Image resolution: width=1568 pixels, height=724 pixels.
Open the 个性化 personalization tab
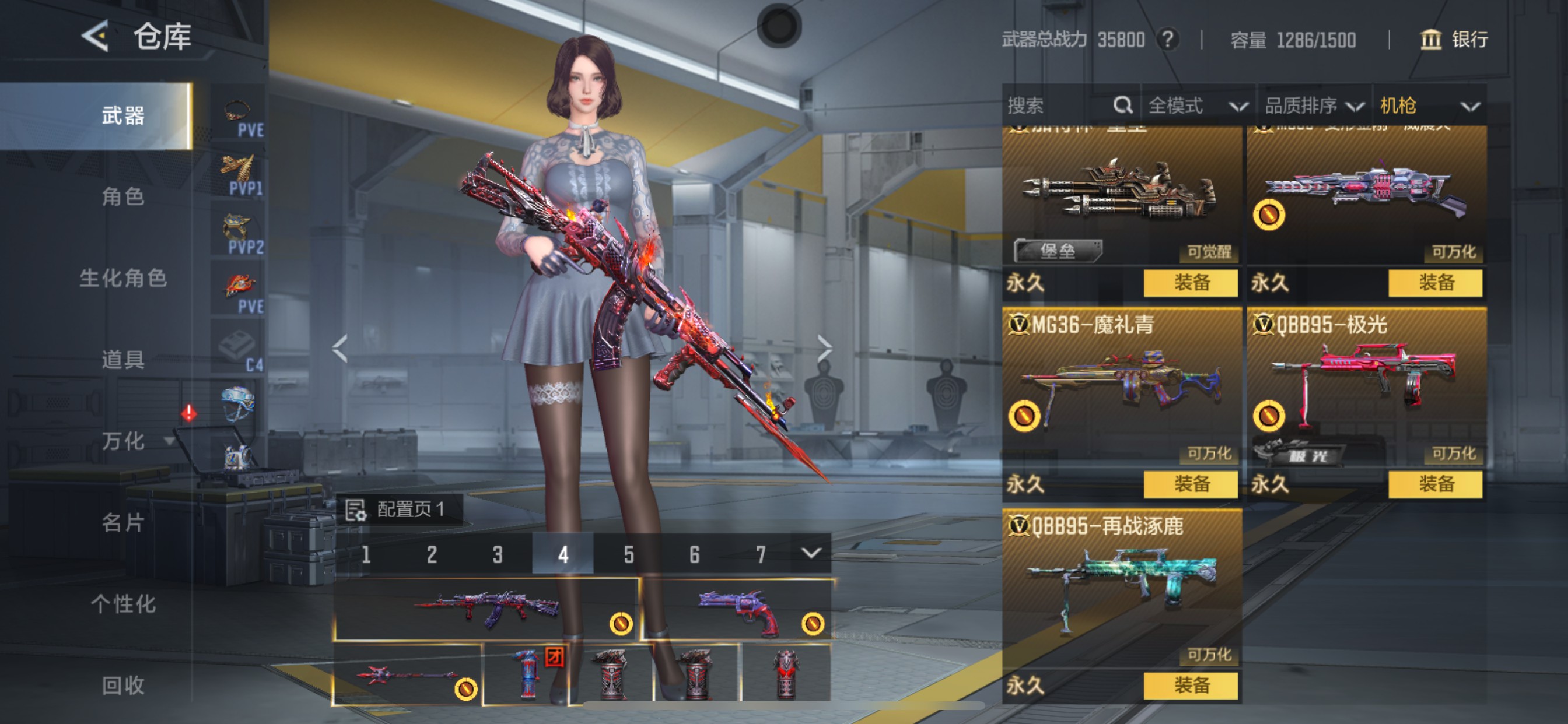click(x=123, y=604)
